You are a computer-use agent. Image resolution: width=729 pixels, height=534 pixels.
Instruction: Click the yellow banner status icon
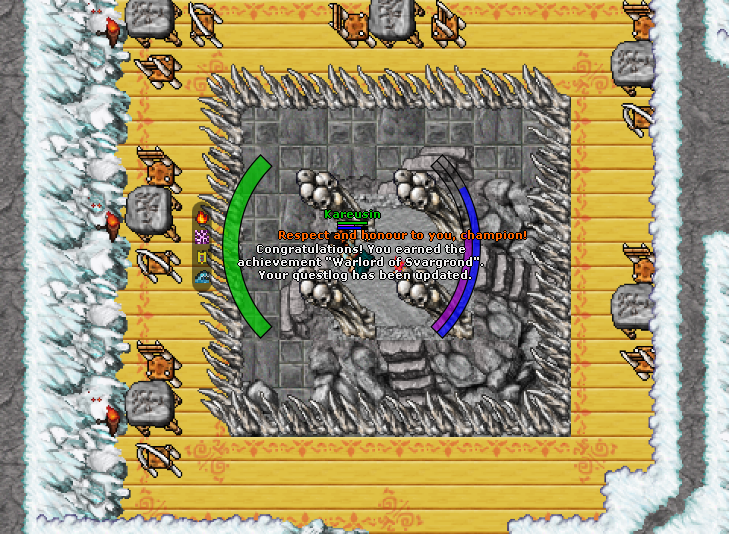[x=202, y=257]
